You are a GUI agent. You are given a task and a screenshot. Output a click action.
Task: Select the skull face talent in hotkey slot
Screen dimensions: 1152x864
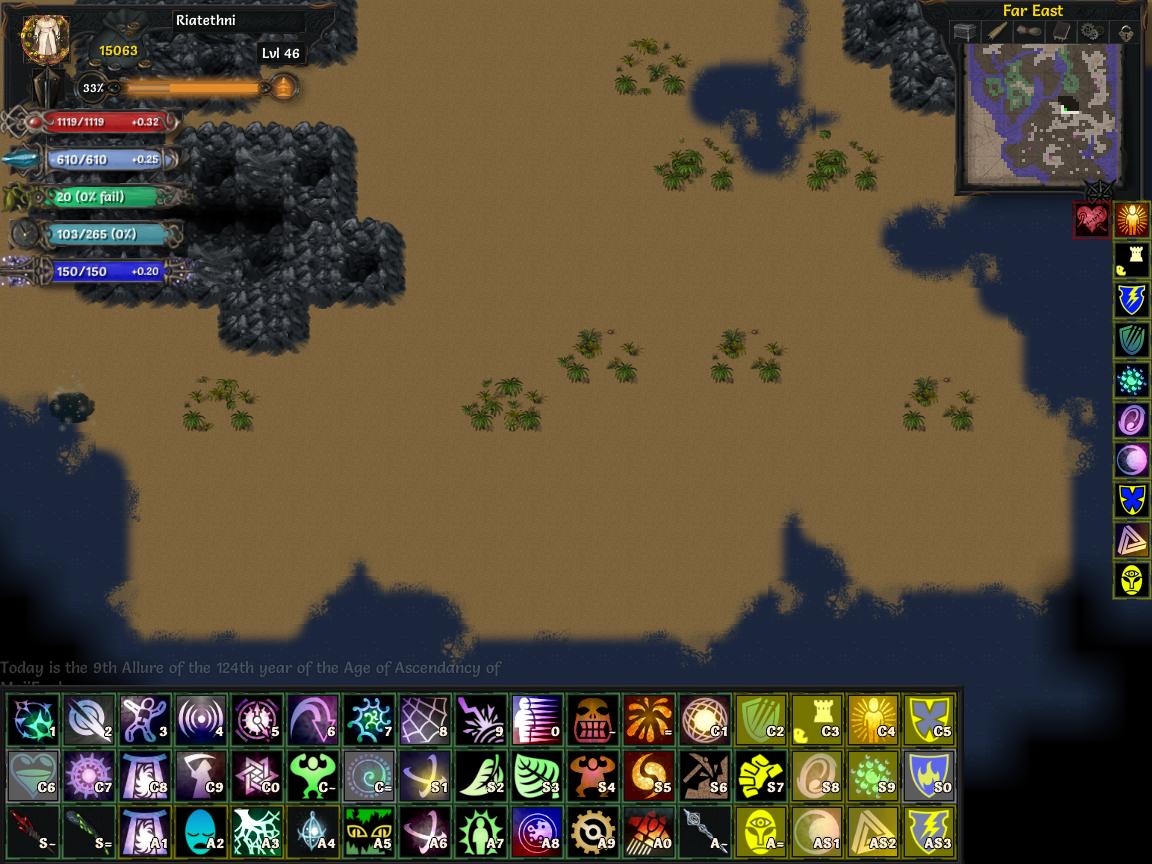click(593, 719)
